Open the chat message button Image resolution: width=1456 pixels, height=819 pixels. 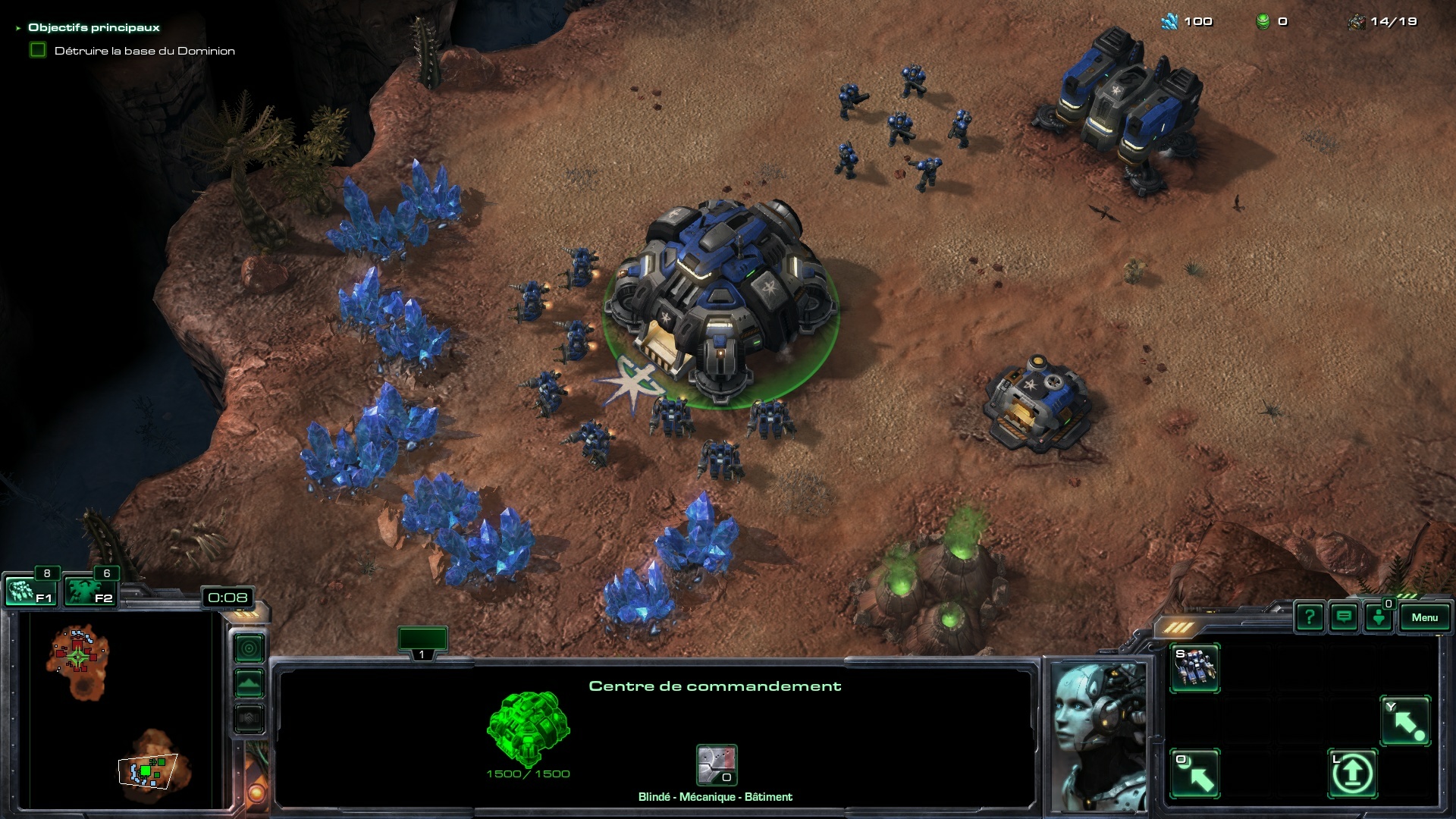1344,617
